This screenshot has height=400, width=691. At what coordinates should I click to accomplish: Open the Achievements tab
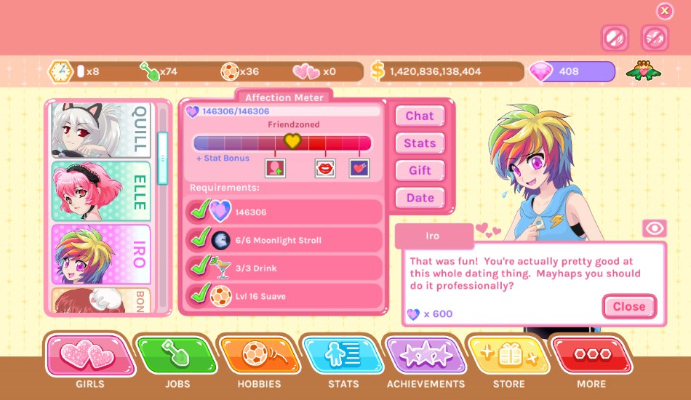tap(425, 356)
